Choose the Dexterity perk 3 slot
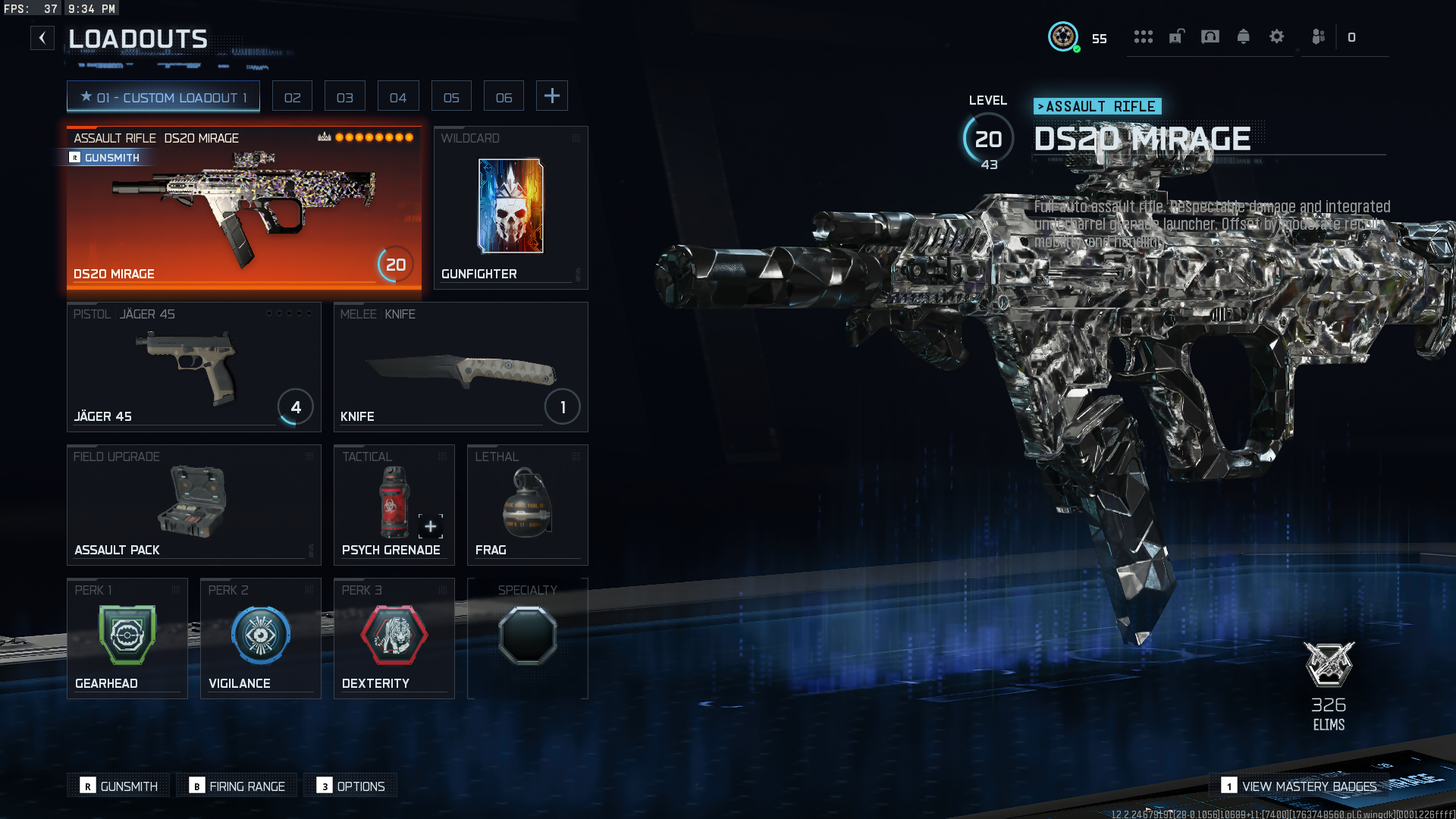 (394, 639)
